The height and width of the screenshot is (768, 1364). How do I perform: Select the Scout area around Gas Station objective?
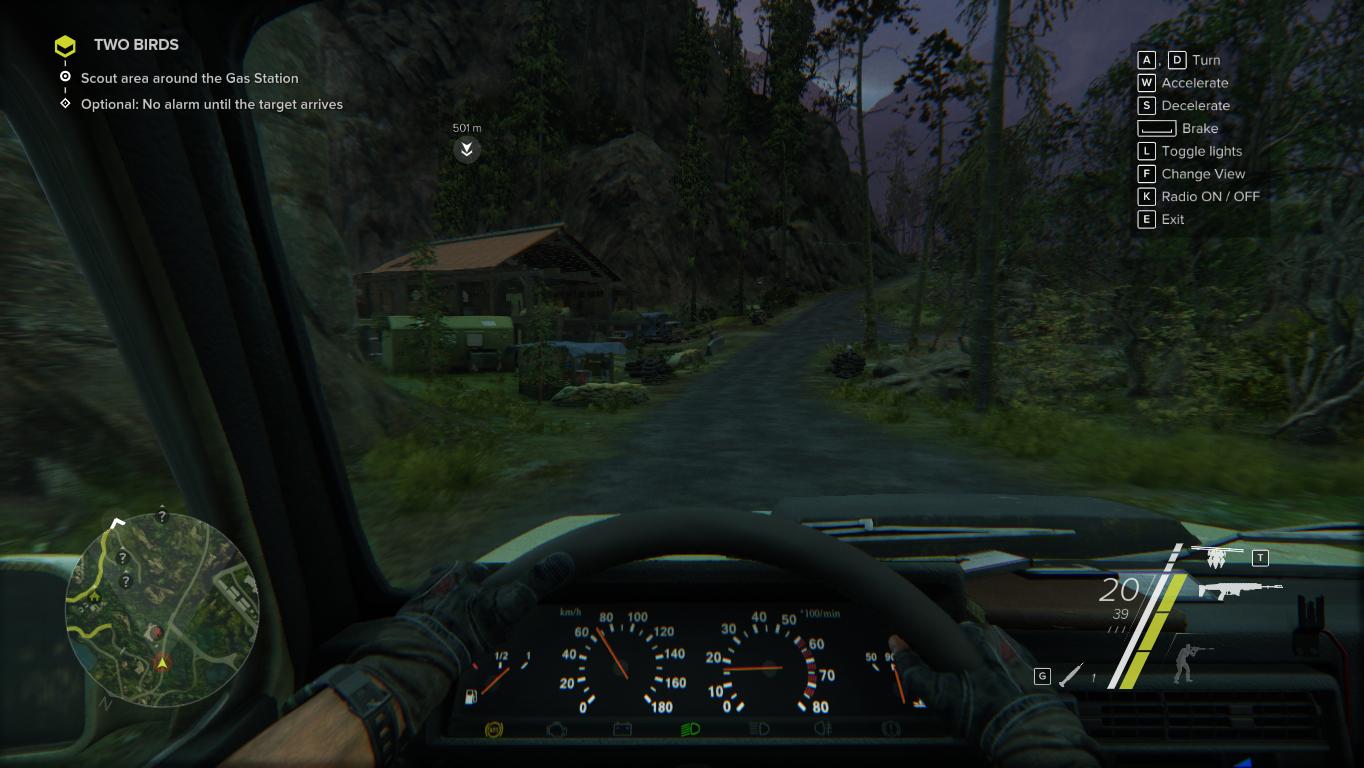[189, 78]
